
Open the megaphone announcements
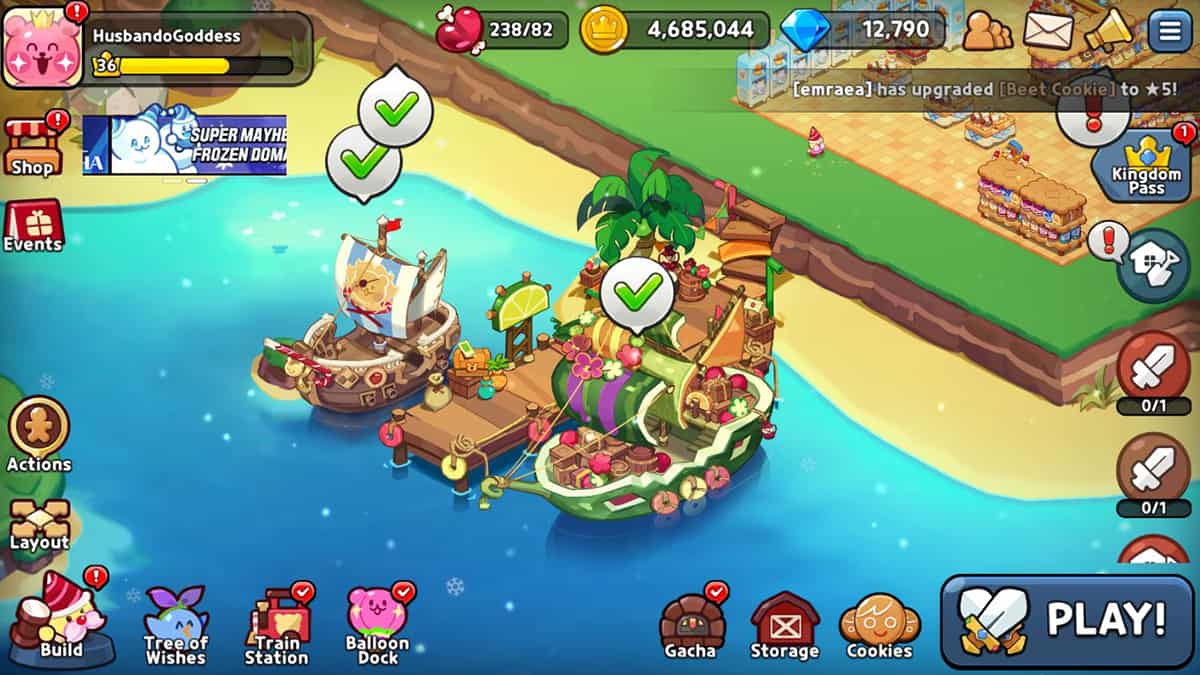[1109, 31]
